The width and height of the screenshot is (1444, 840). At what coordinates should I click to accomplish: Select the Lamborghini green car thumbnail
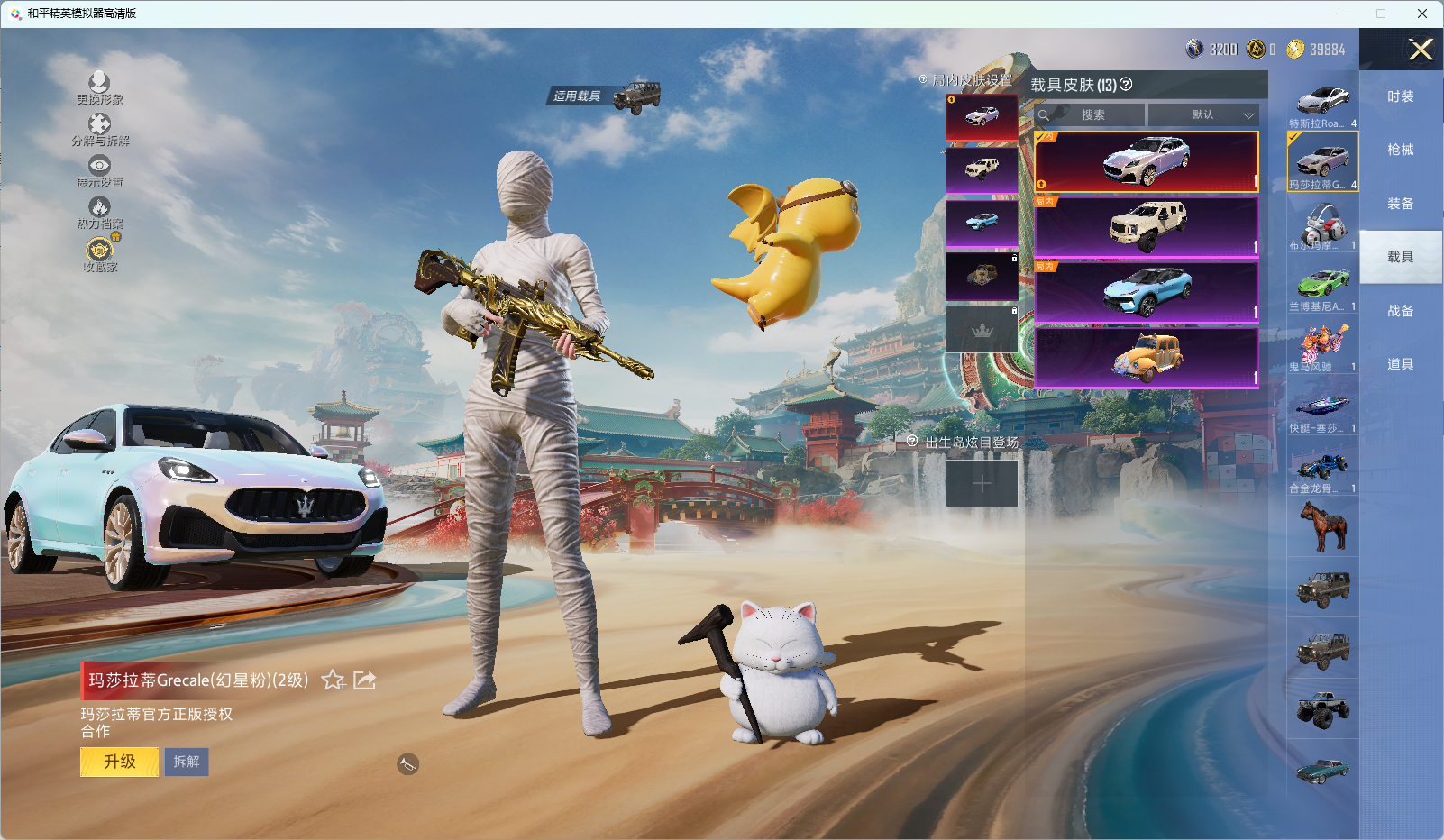[1322, 288]
